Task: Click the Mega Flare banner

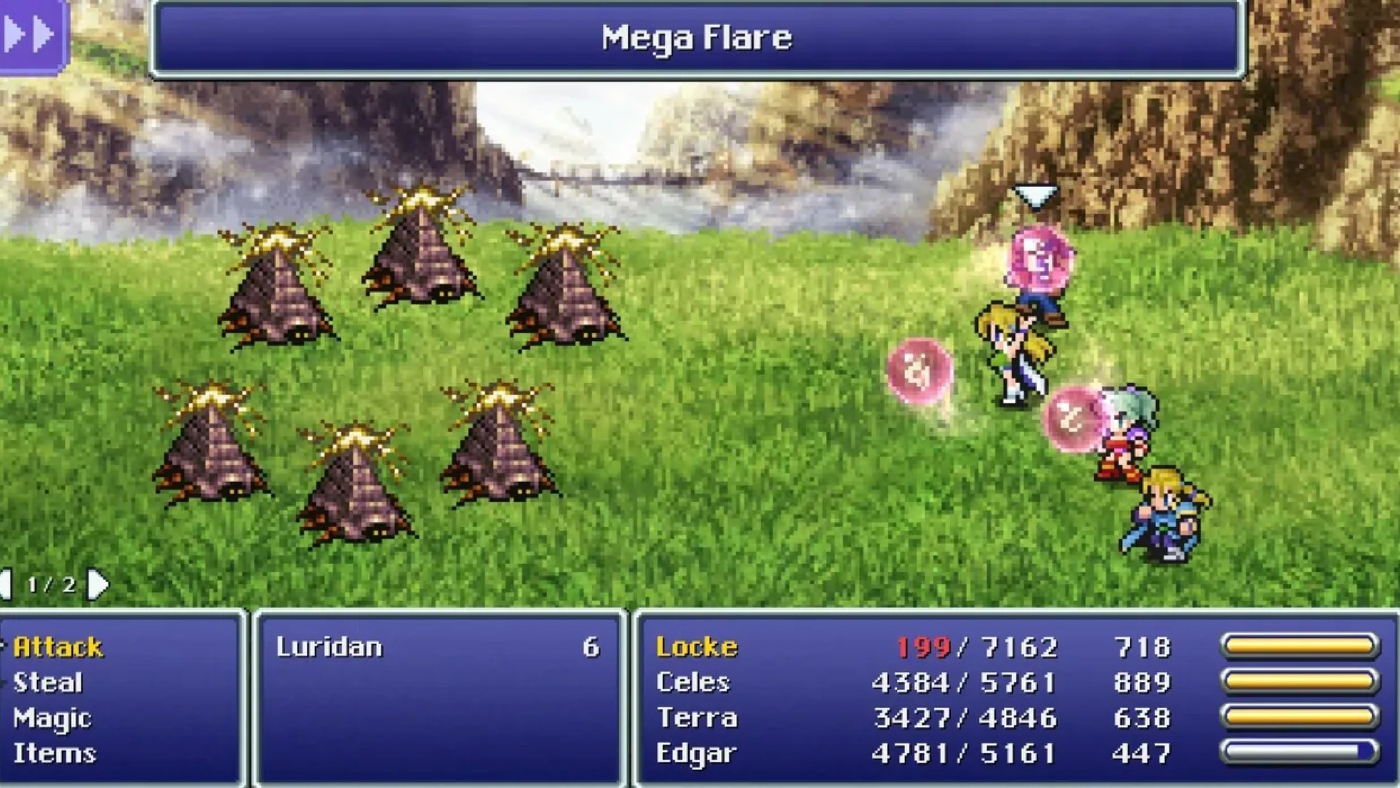Action: 697,37
